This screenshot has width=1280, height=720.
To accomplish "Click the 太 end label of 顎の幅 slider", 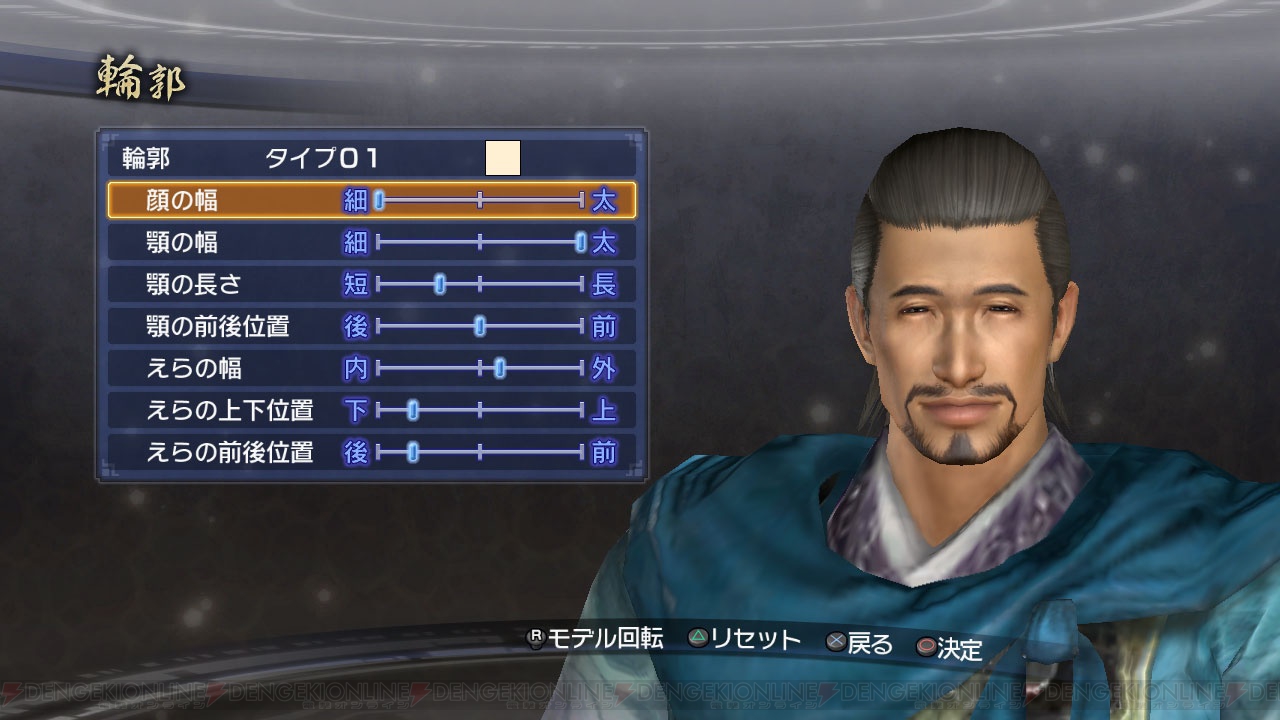I will (606, 243).
